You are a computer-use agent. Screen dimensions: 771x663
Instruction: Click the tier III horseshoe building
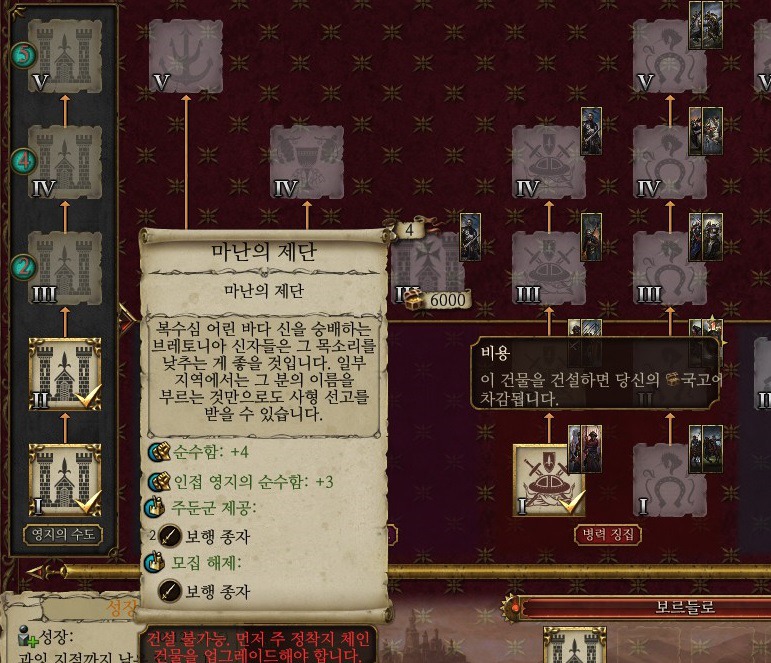[x=670, y=268]
